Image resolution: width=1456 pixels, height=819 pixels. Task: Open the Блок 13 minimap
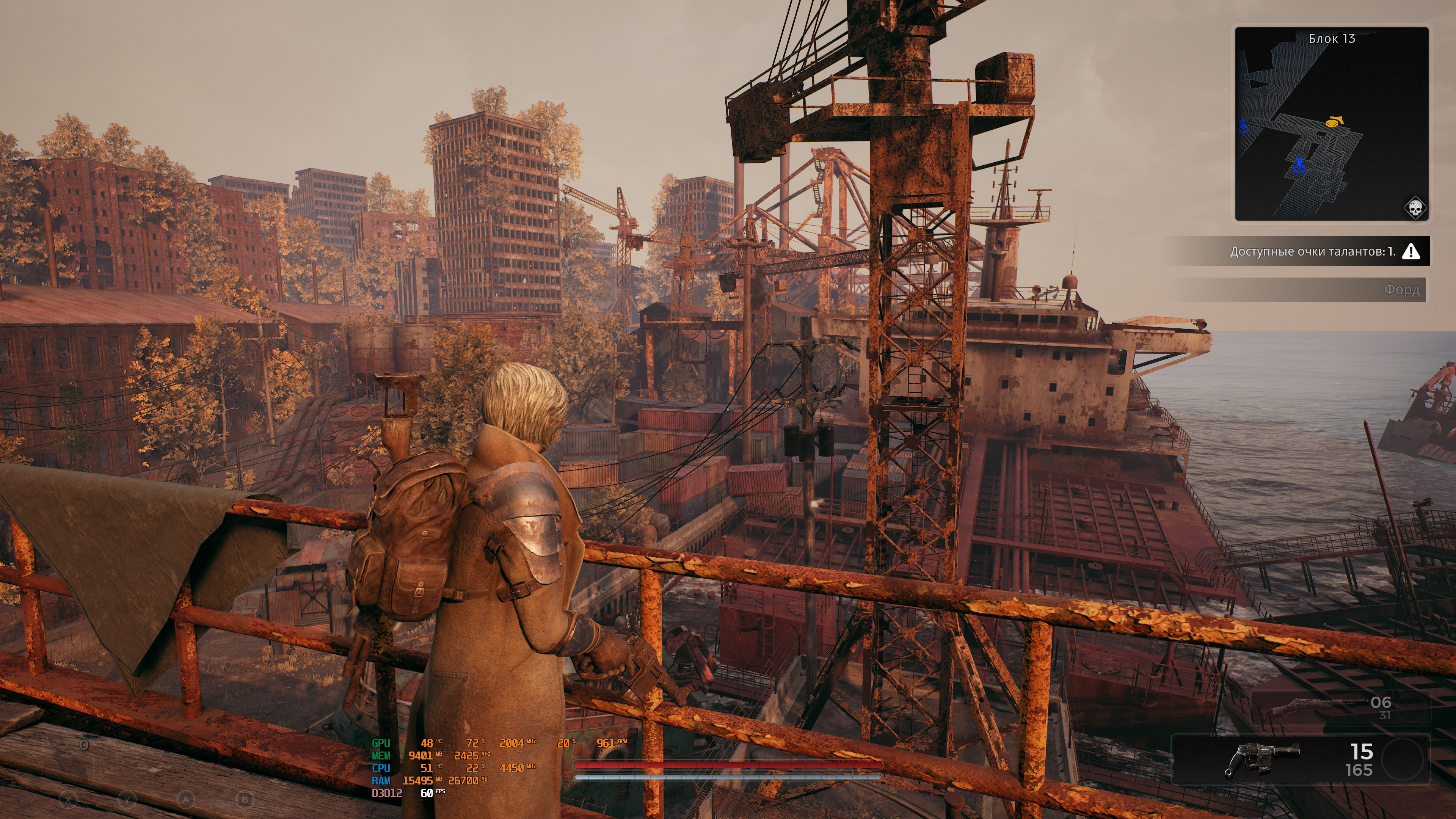point(1331,123)
